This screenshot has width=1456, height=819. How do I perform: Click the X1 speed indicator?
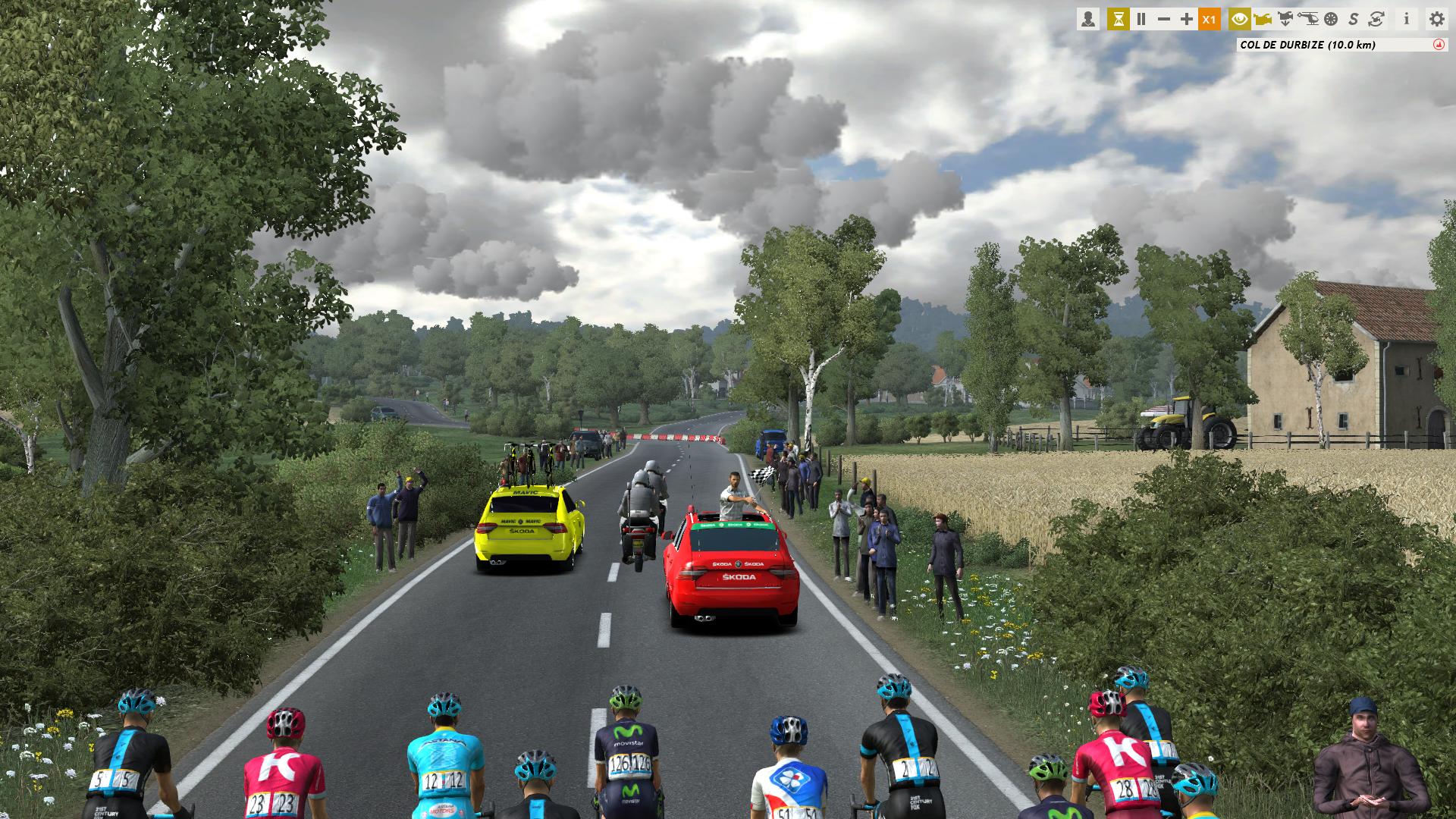click(x=1210, y=20)
